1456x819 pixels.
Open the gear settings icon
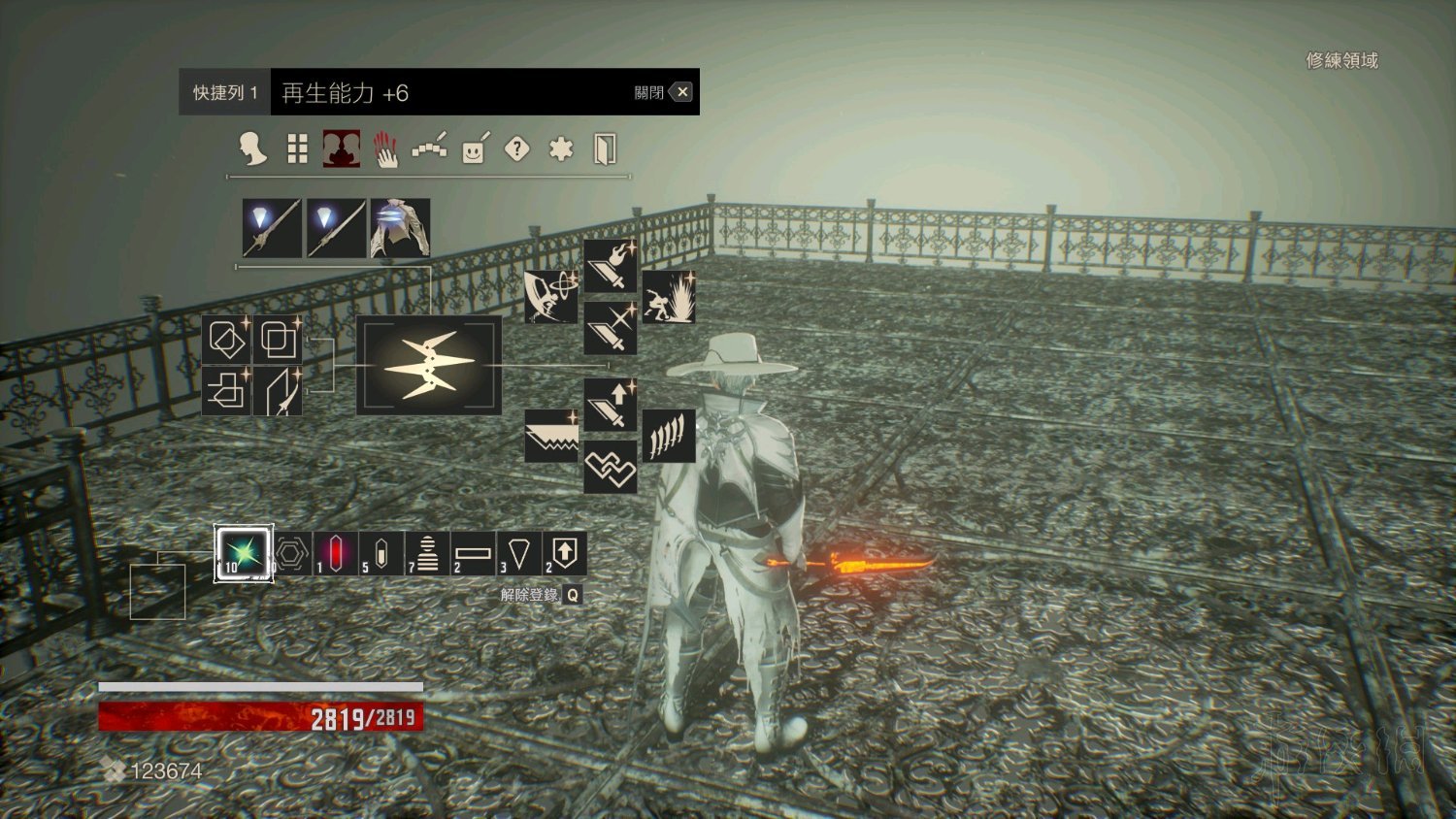pyautogui.click(x=561, y=149)
